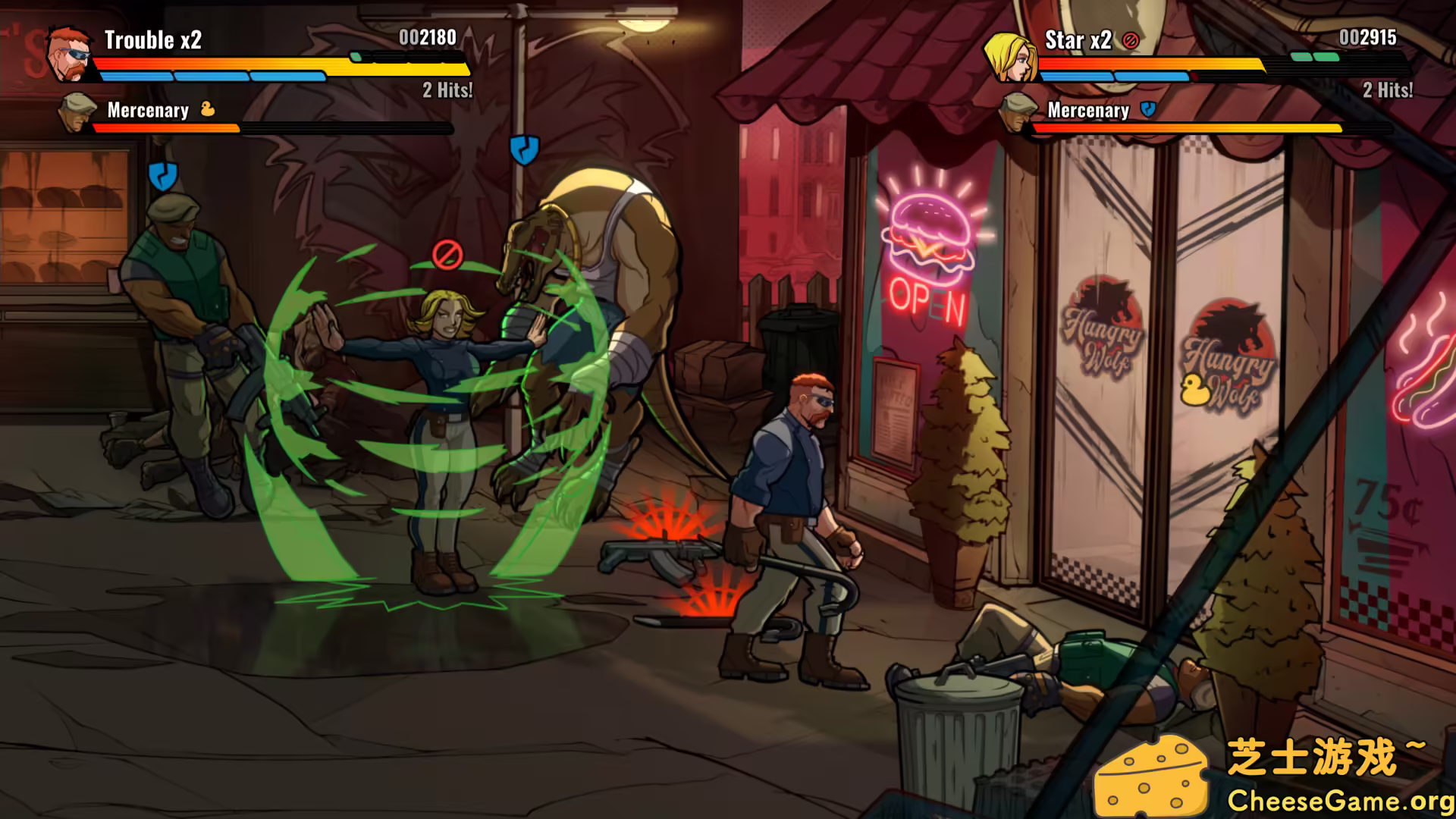1456x819 pixels.
Task: Click the duck icon beside left Mercenary name
Action: coord(208,110)
